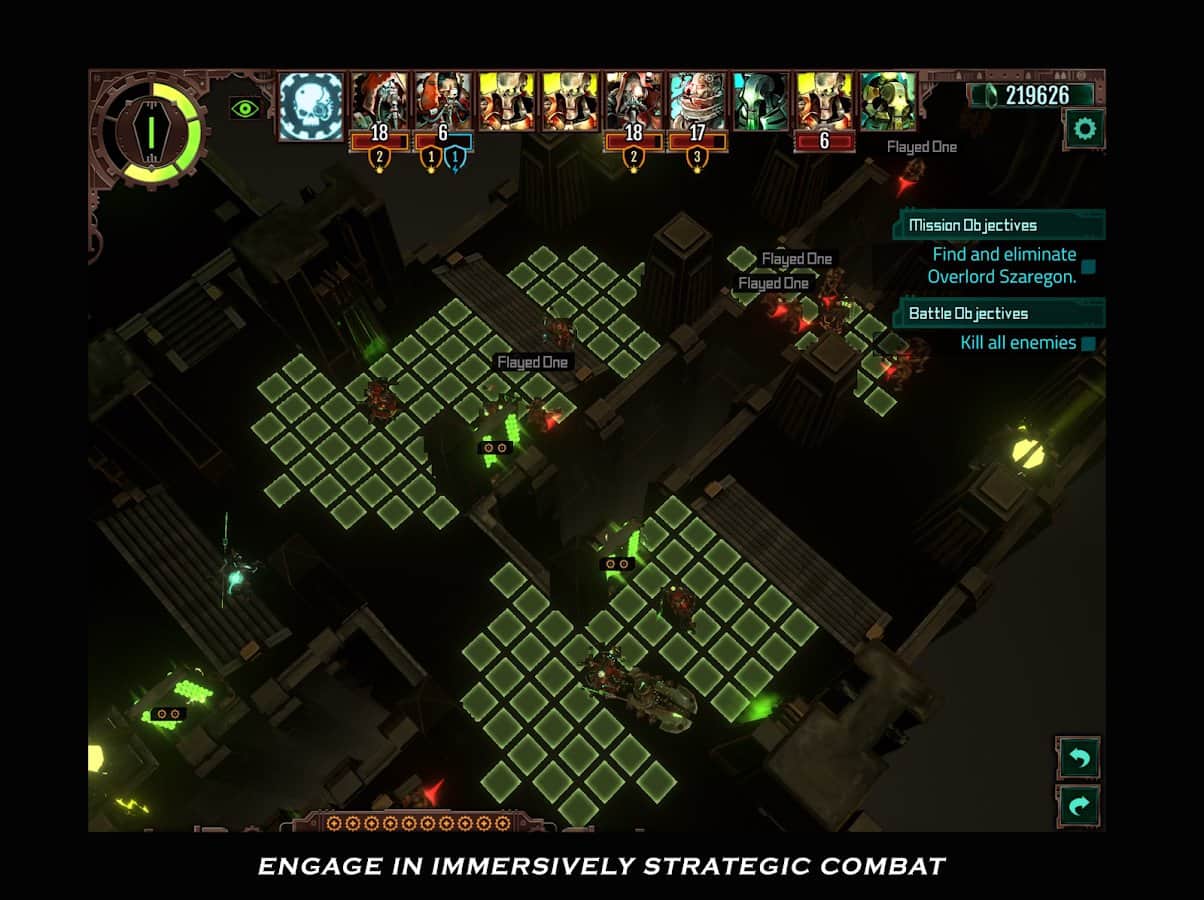Toggle the green eye visibility icon
This screenshot has width=1204, height=900.
245,107
